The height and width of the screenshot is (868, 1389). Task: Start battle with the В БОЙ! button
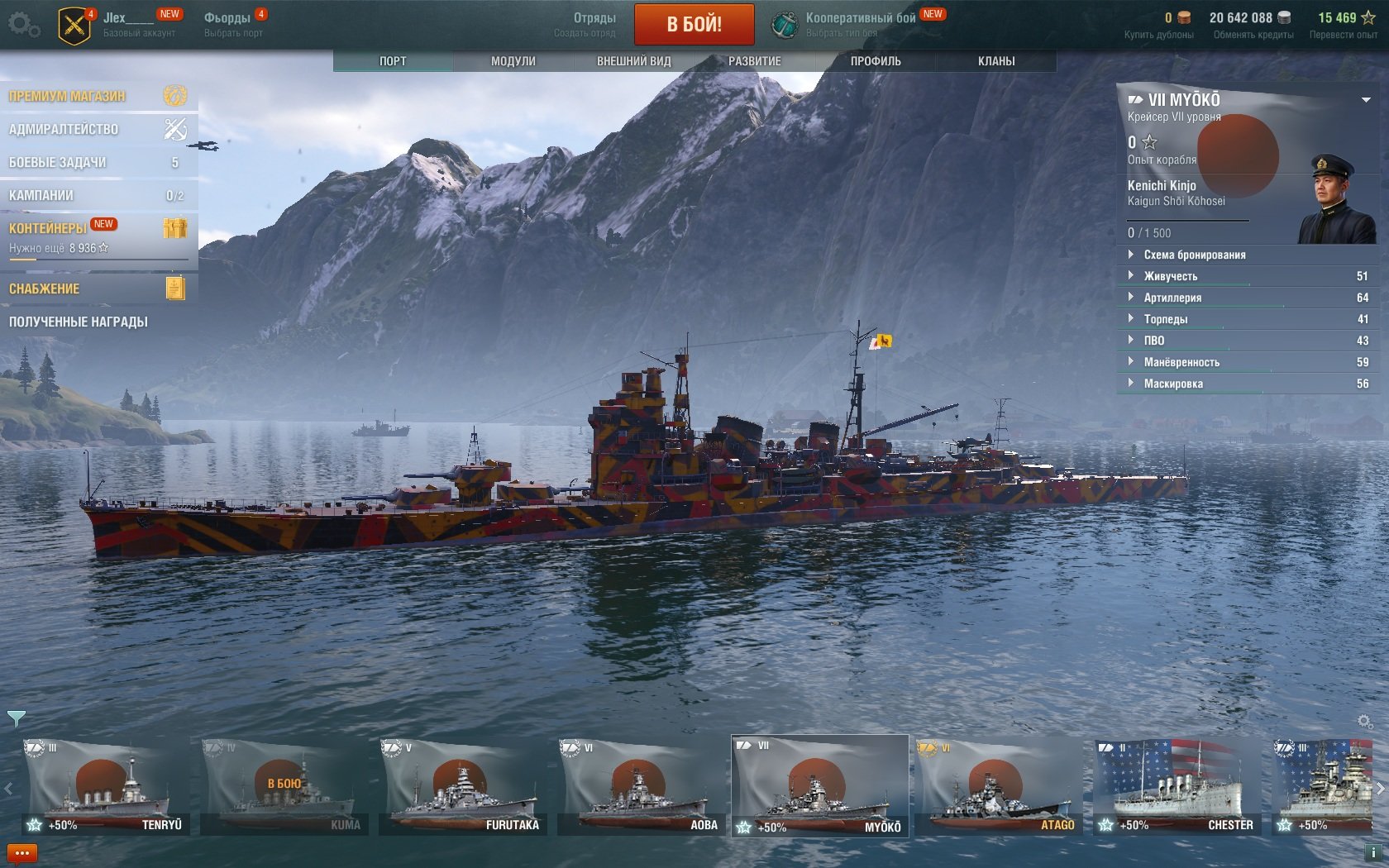pyautogui.click(x=694, y=24)
